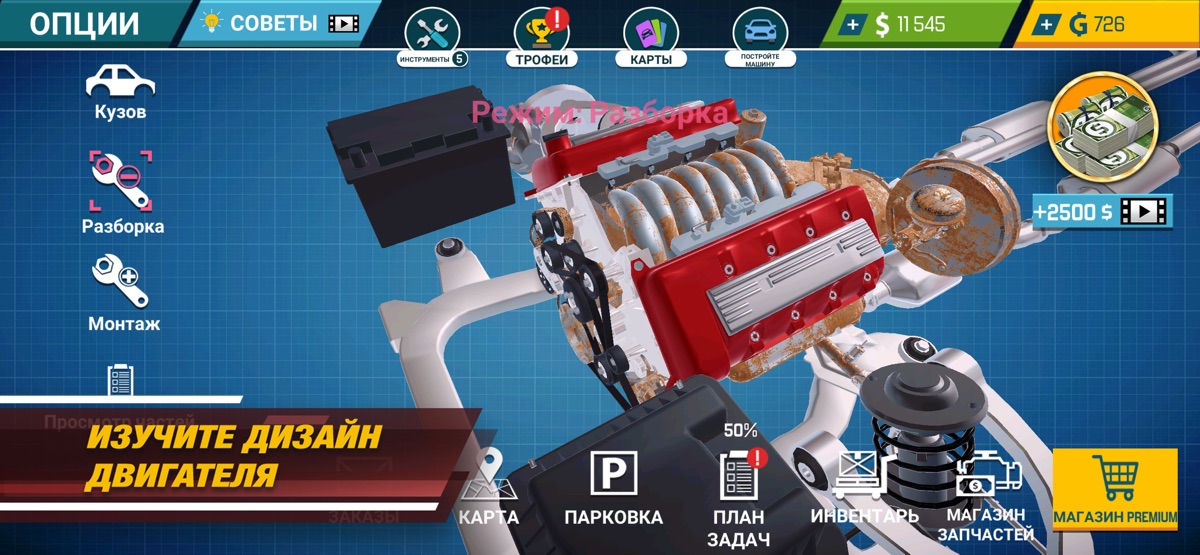
Task: Switch to Монтаж assembly mode
Action: 123,293
